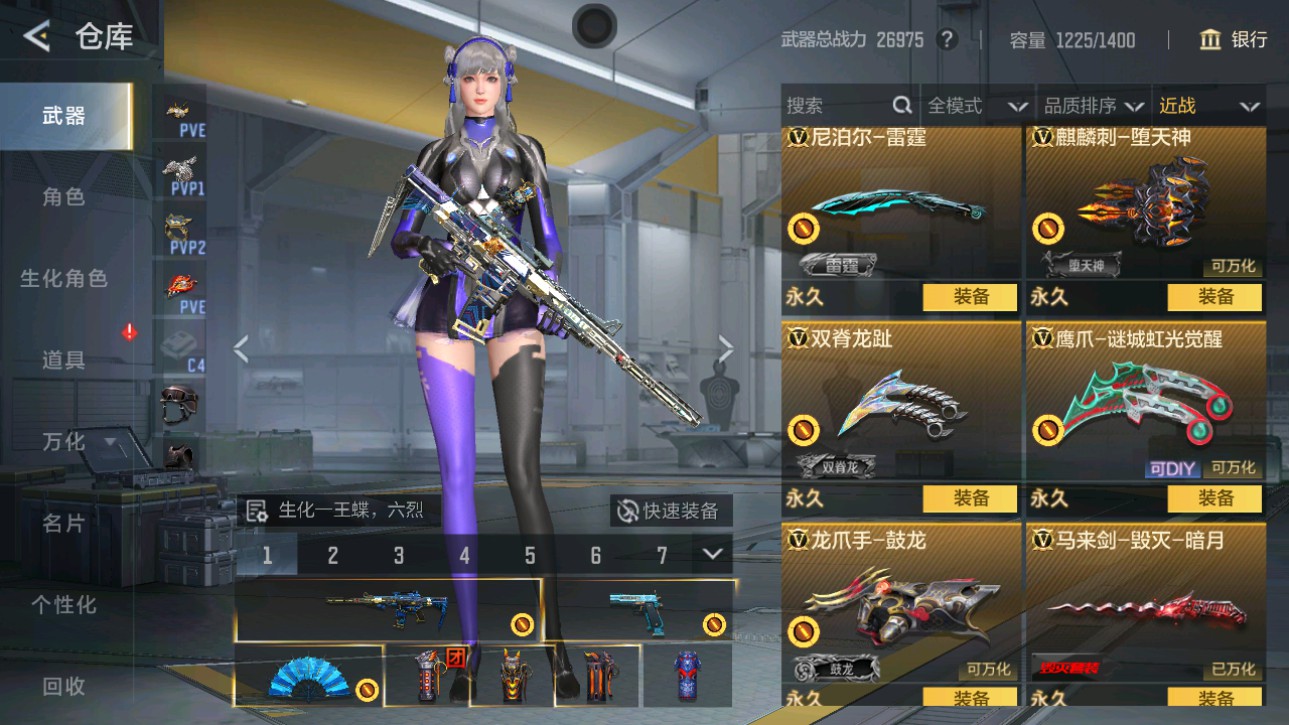The height and width of the screenshot is (725, 1289).
Task: Switch to the 个性化 sidebar tab
Action: pyautogui.click(x=67, y=606)
